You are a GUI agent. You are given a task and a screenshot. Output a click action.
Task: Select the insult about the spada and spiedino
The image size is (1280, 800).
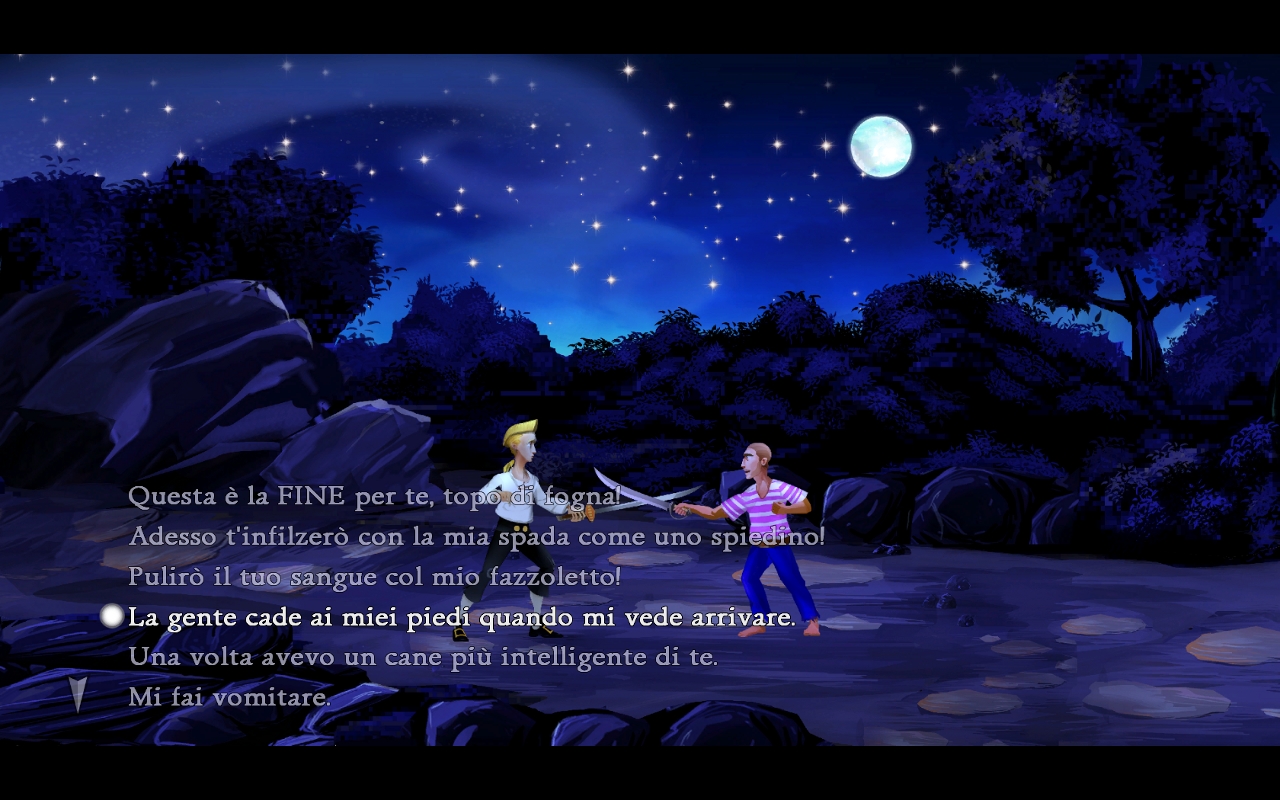477,537
